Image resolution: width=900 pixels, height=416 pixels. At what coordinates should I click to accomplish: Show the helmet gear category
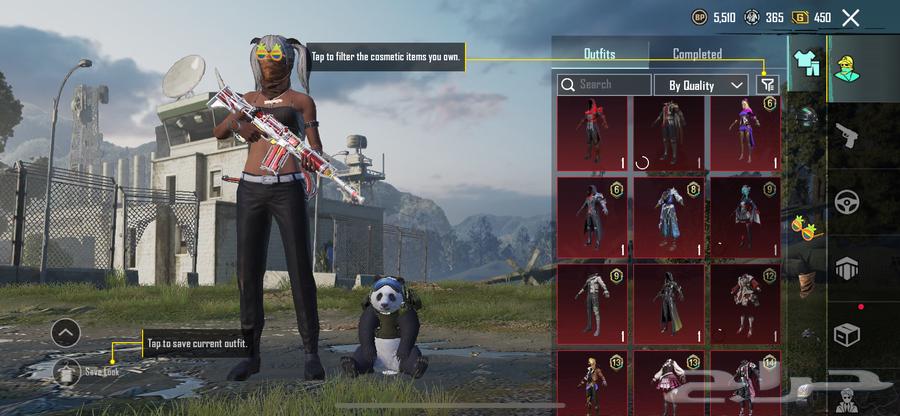pyautogui.click(x=806, y=117)
